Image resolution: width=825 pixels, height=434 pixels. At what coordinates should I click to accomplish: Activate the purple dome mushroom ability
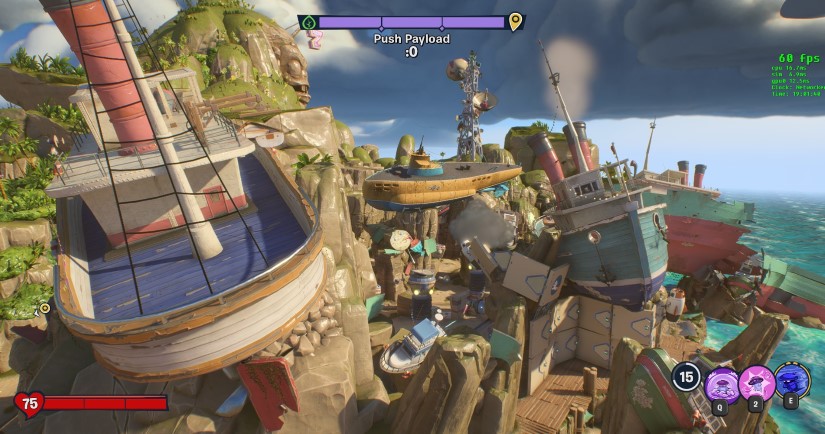721,384
